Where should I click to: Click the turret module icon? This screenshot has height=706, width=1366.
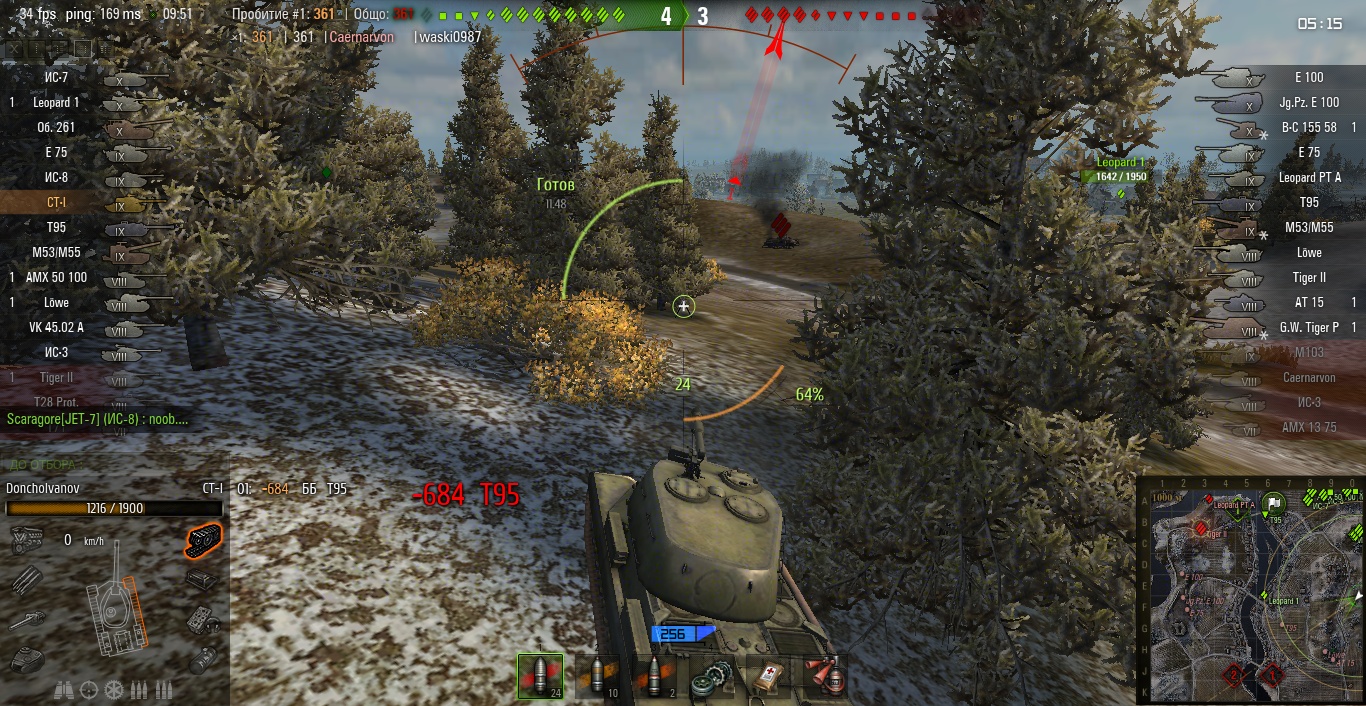[27, 659]
